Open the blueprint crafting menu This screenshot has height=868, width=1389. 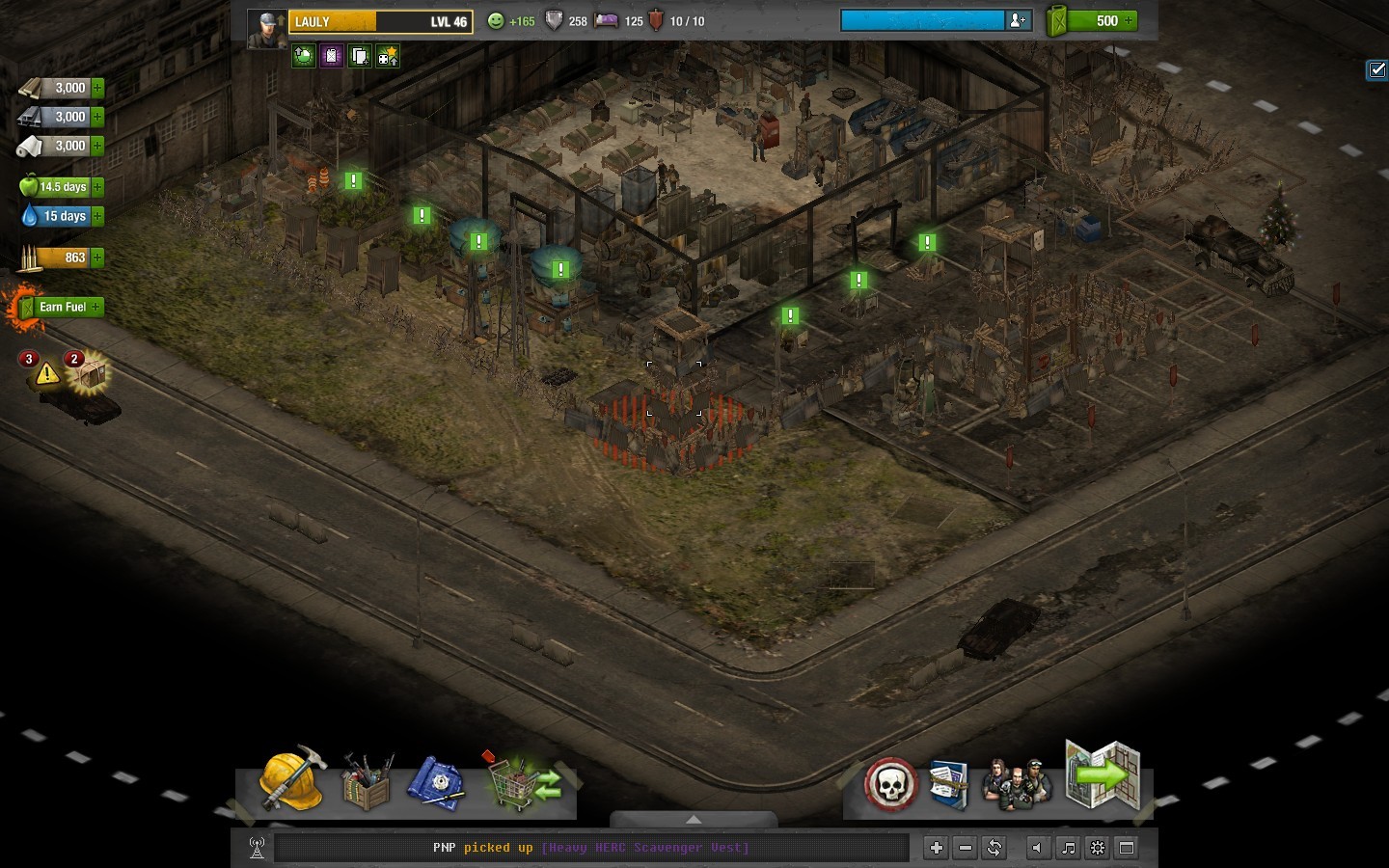(x=436, y=782)
